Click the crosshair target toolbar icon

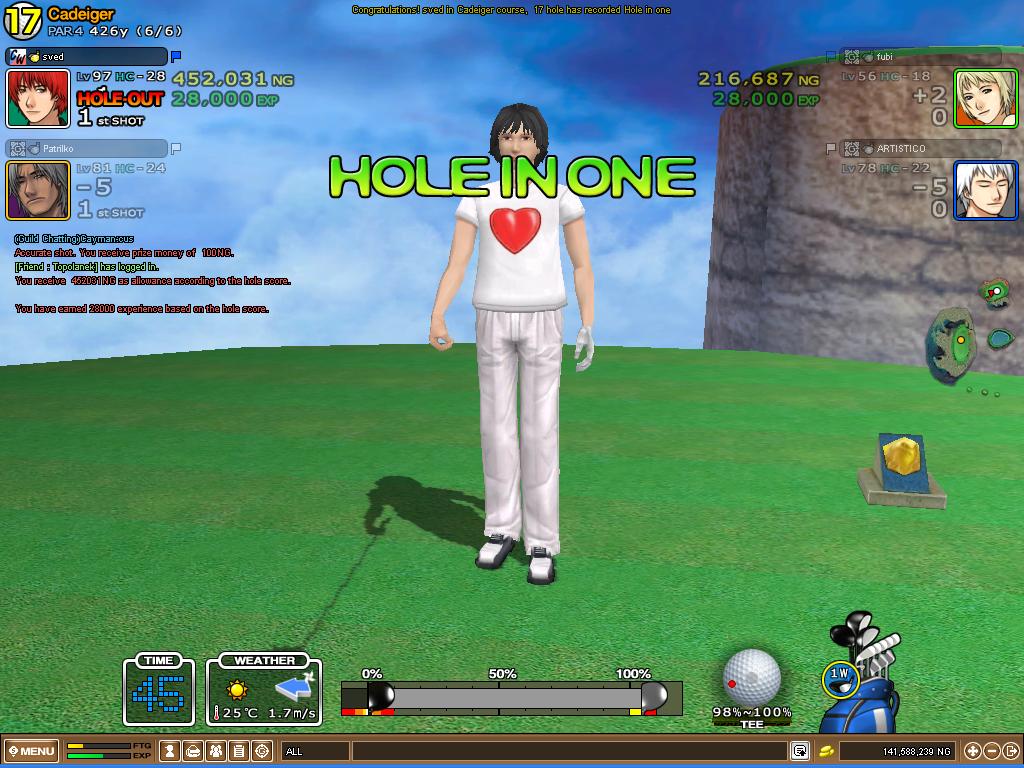(x=262, y=751)
